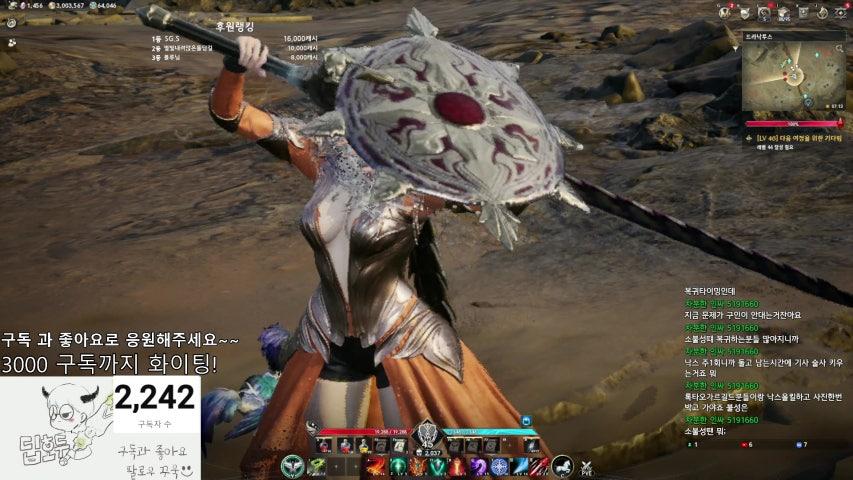The image size is (853, 480).
Task: Activate the white horse mount icon
Action: coord(562,465)
